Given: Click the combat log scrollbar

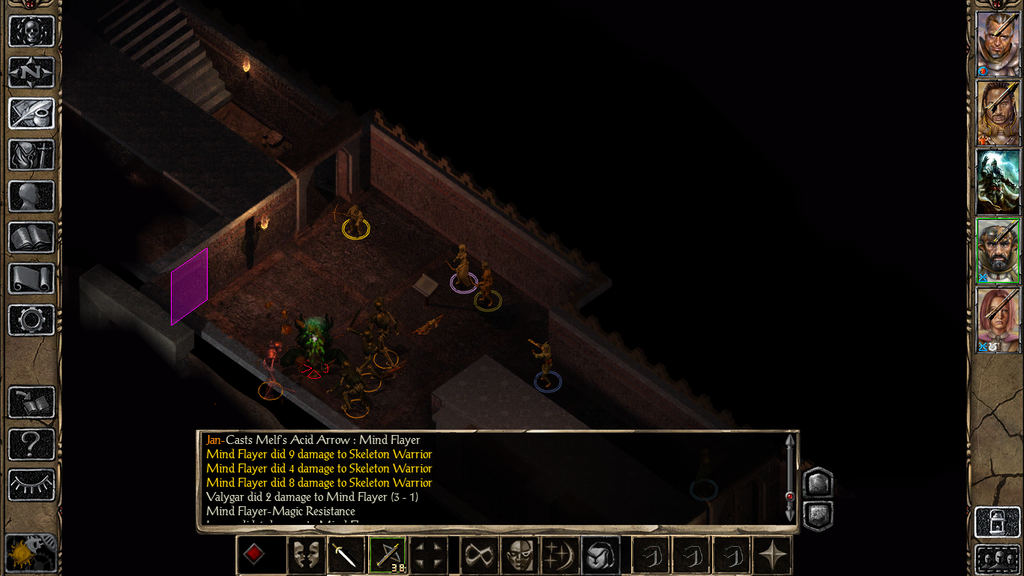Looking at the screenshot, I should point(790,480).
